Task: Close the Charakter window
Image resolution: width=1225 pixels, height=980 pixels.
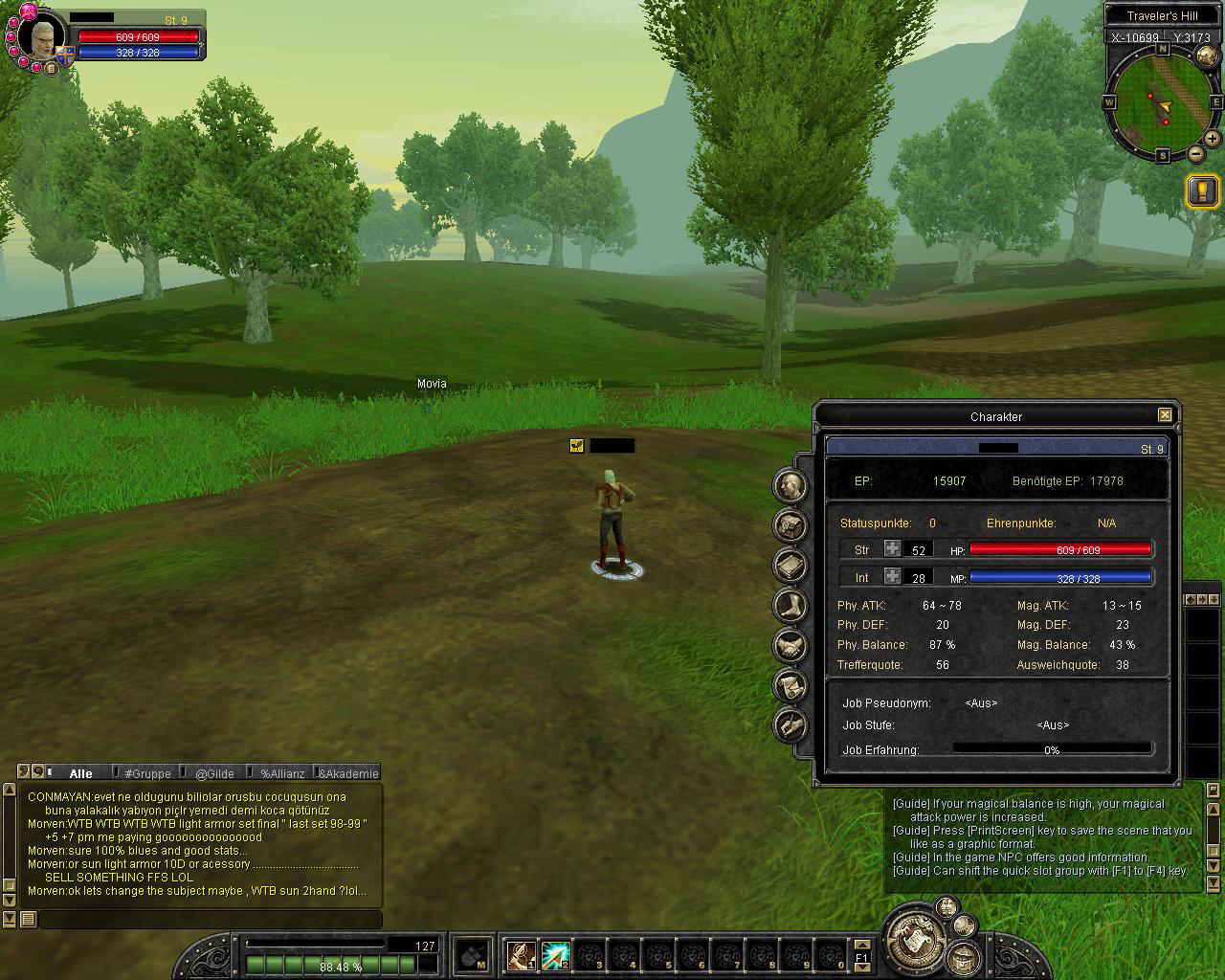Action: (1165, 415)
